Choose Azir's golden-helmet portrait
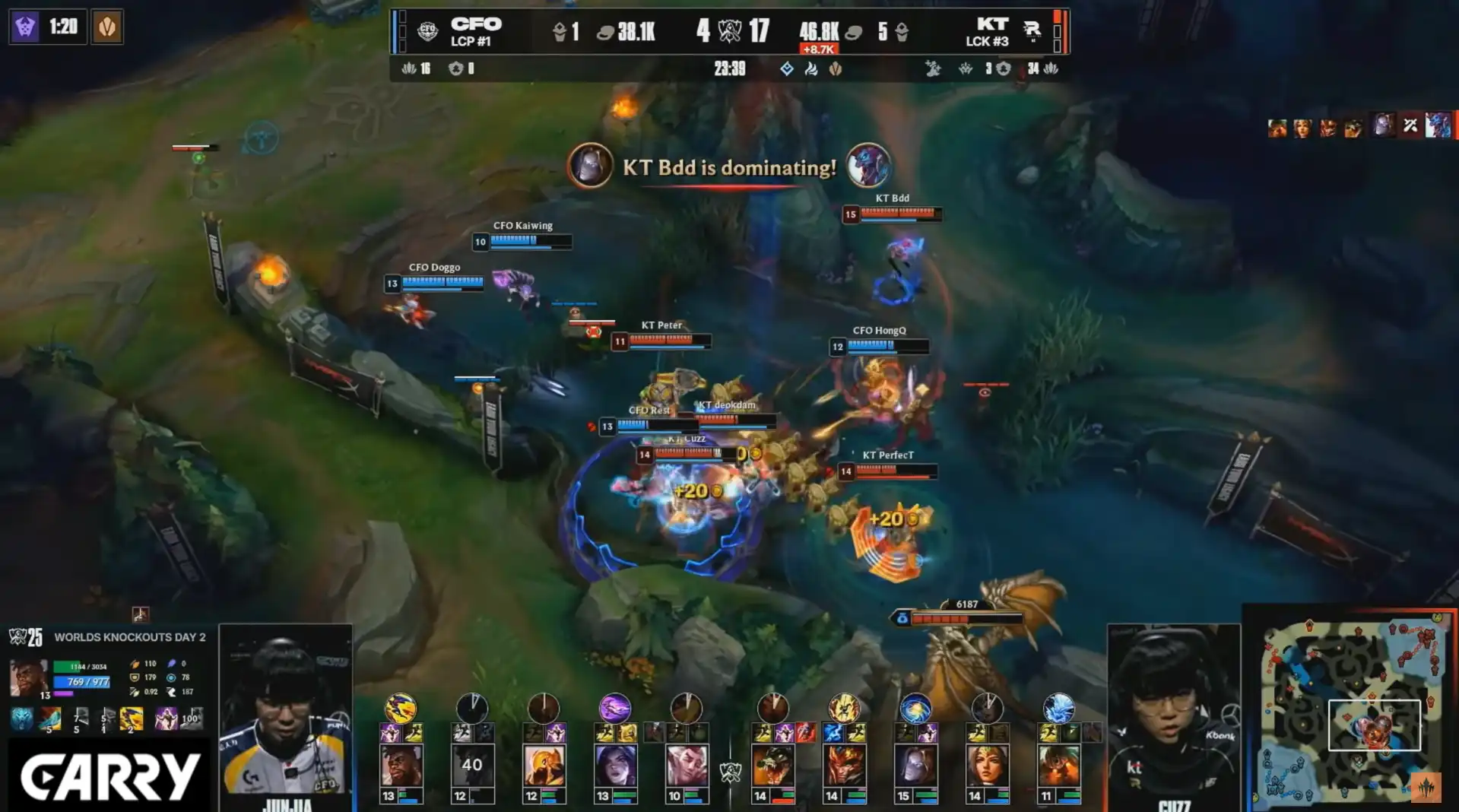The image size is (1459, 812). (544, 766)
